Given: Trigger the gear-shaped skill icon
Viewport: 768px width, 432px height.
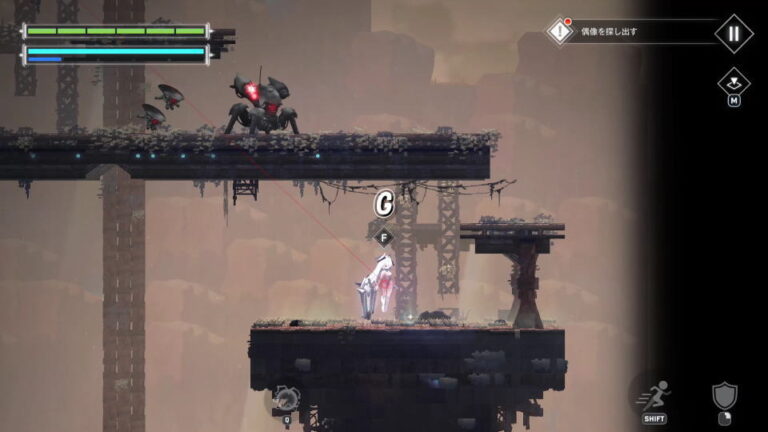Looking at the screenshot, I should [x=285, y=398].
